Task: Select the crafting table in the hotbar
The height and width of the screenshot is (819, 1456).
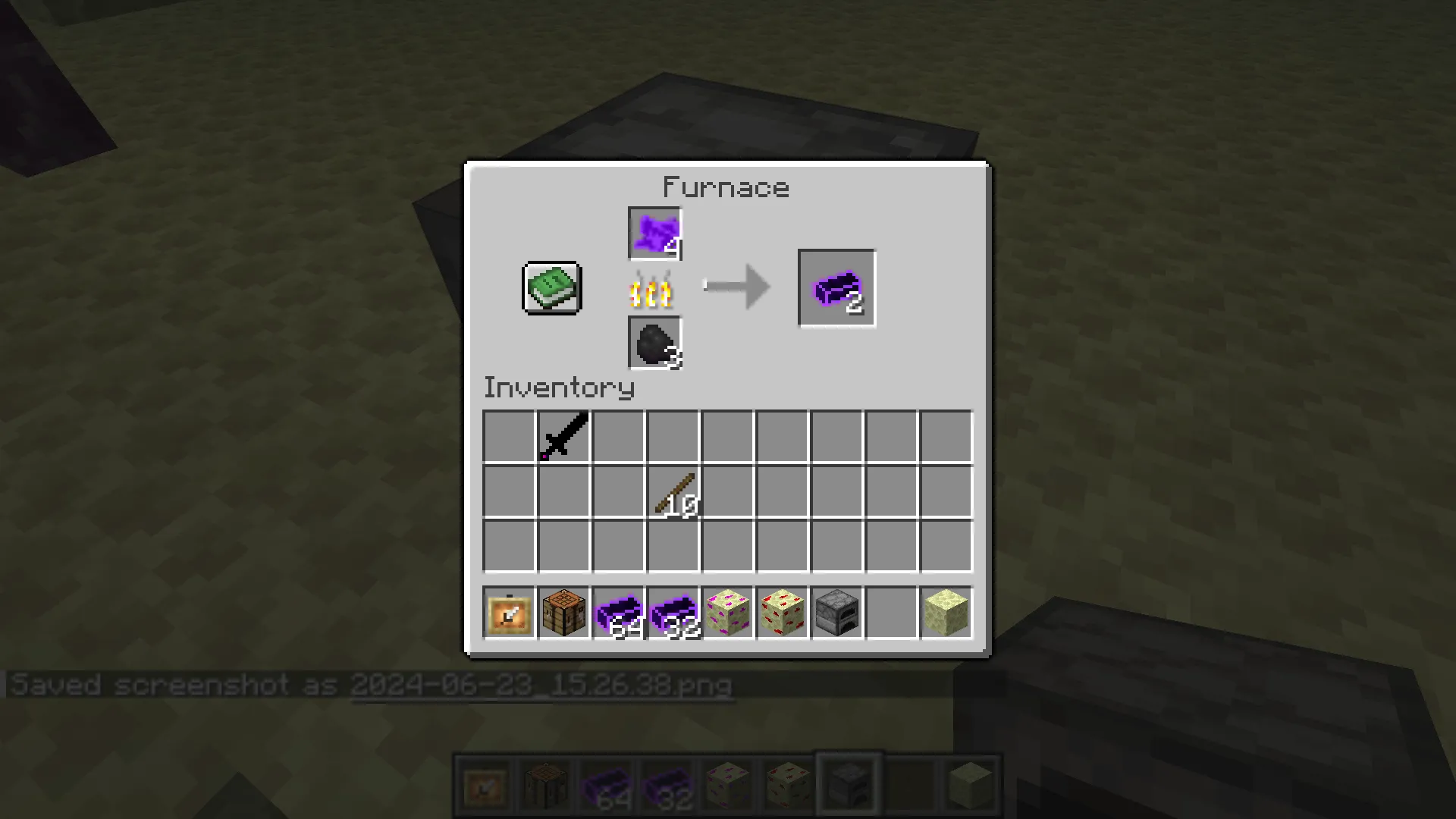Action: (563, 613)
